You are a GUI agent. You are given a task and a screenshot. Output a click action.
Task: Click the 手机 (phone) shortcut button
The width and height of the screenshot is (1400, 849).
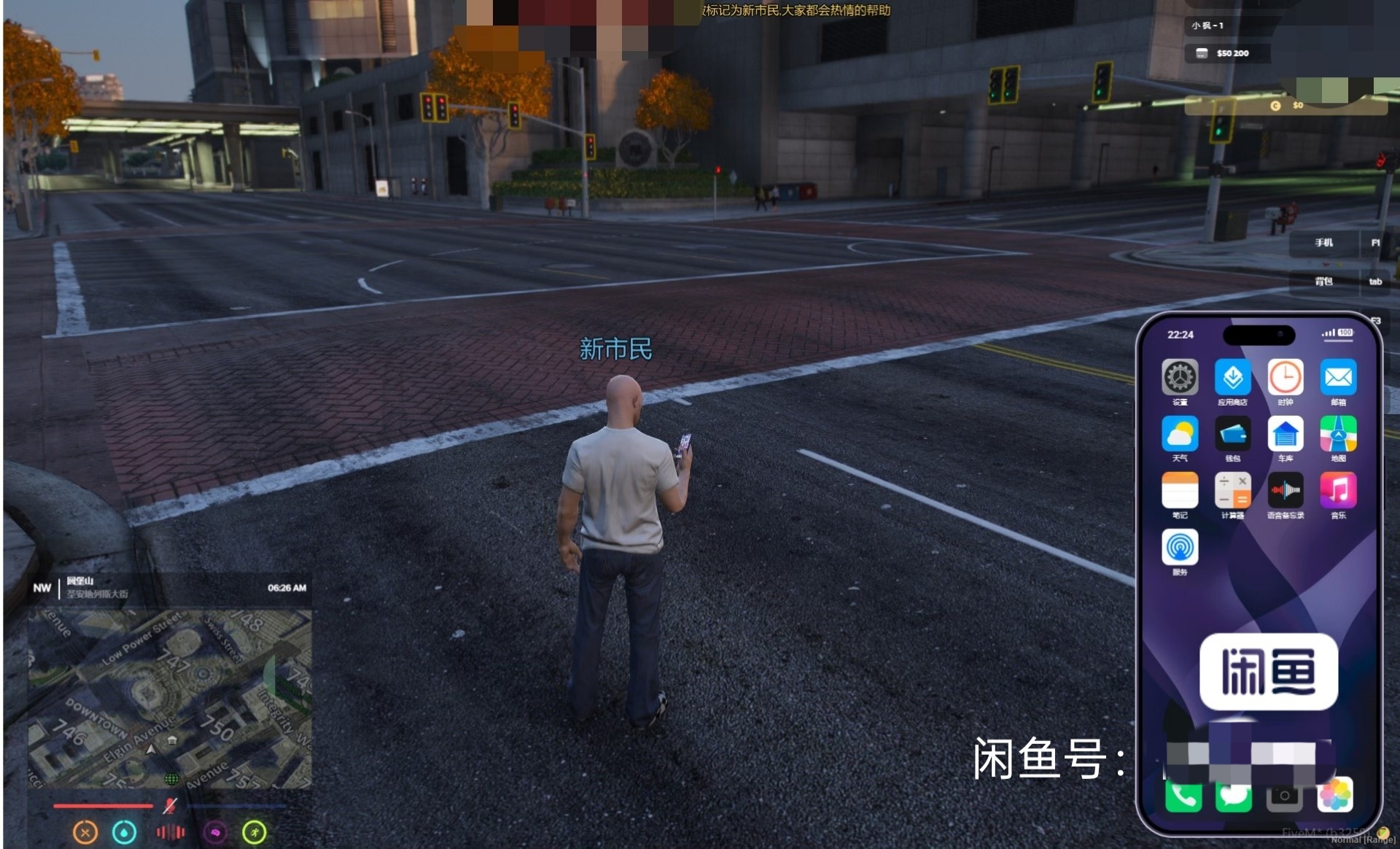coord(1323,243)
